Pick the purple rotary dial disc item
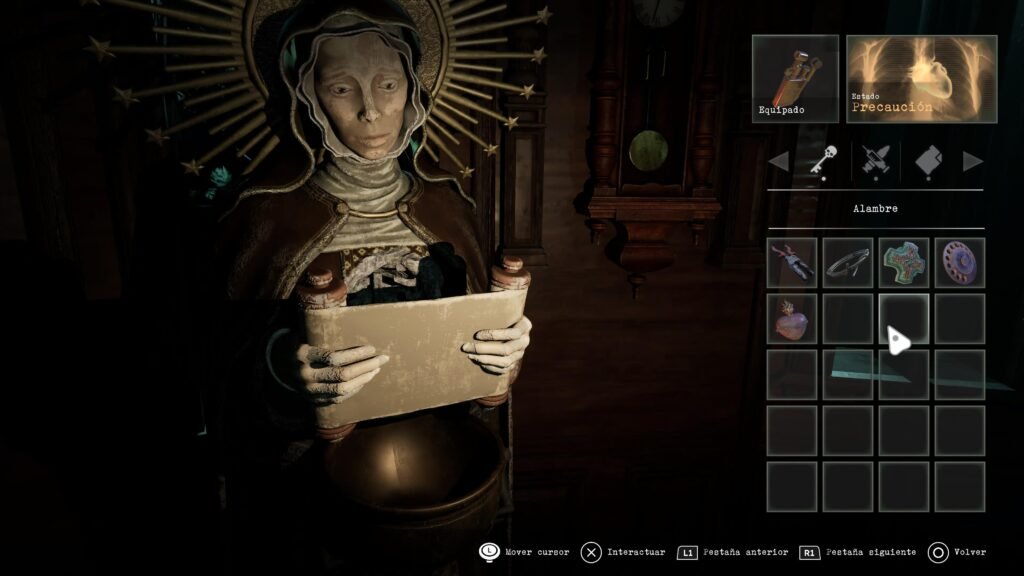The width and height of the screenshot is (1024, 576). (x=959, y=262)
